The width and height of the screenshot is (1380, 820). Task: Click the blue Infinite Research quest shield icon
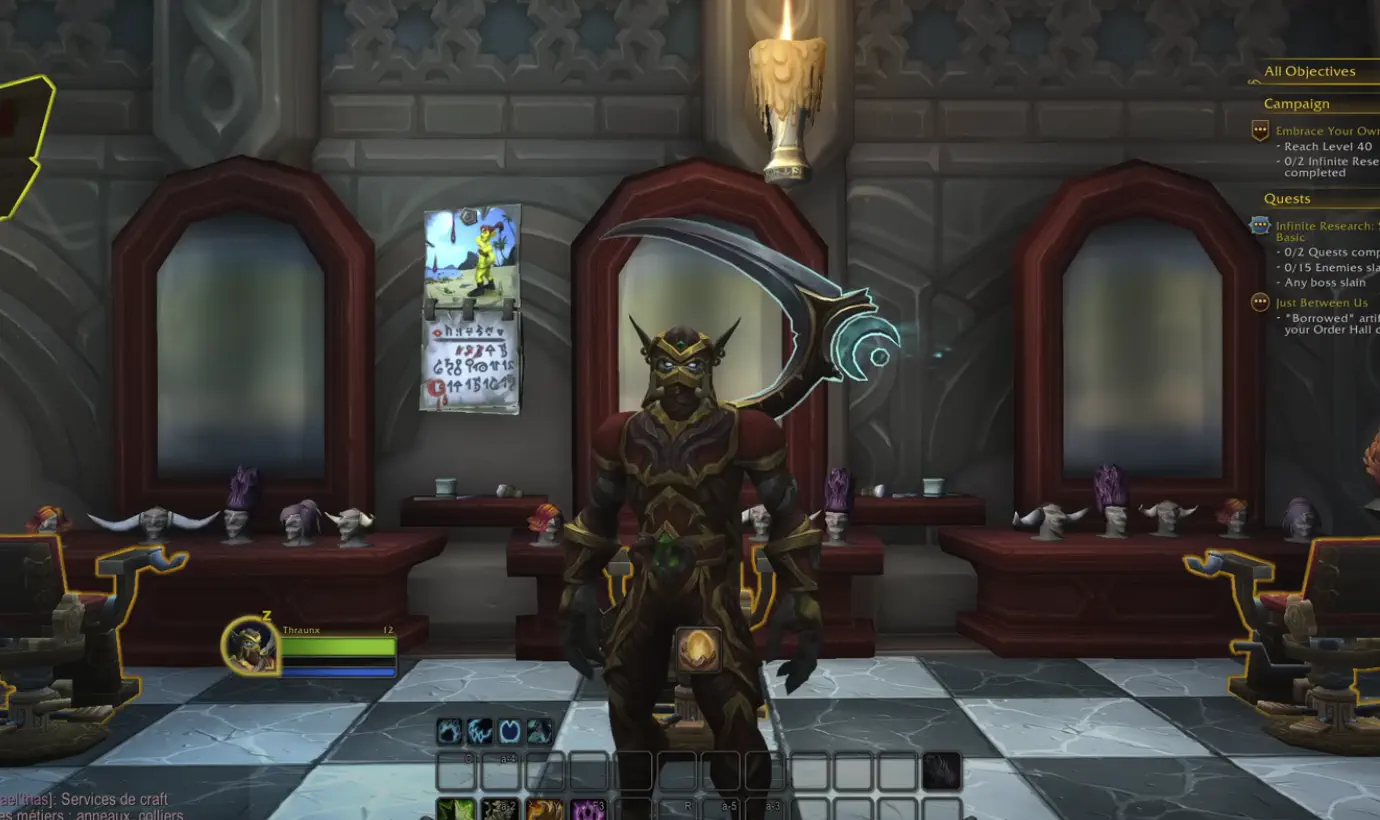click(1259, 224)
